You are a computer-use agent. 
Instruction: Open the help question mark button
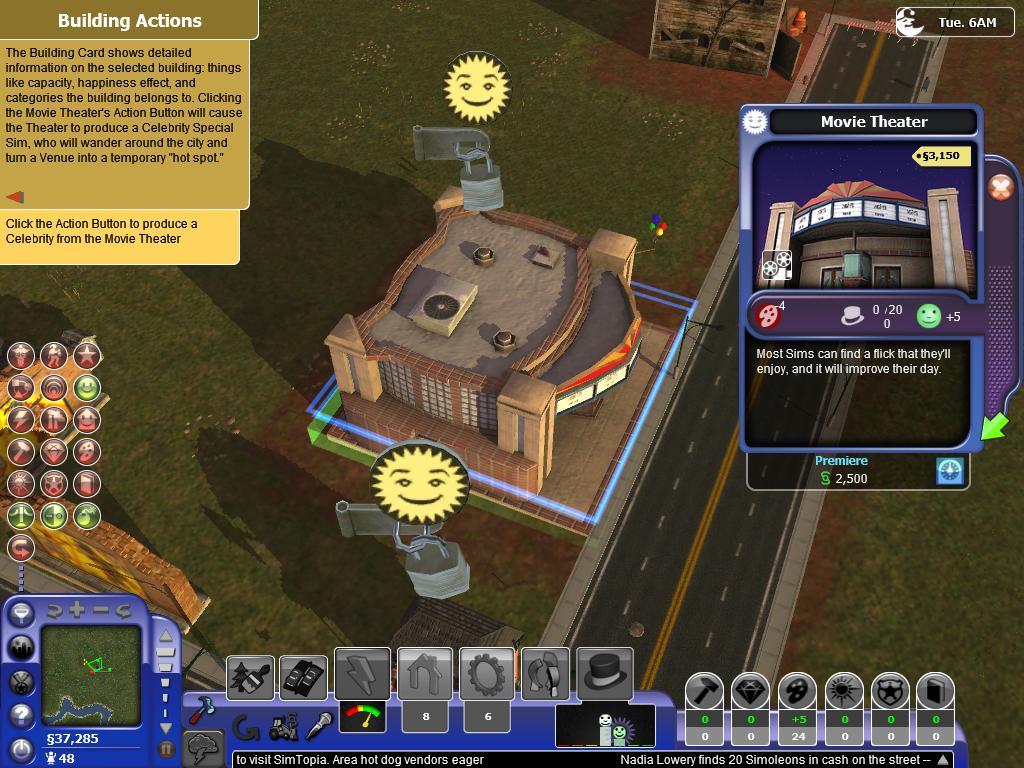[x=21, y=716]
